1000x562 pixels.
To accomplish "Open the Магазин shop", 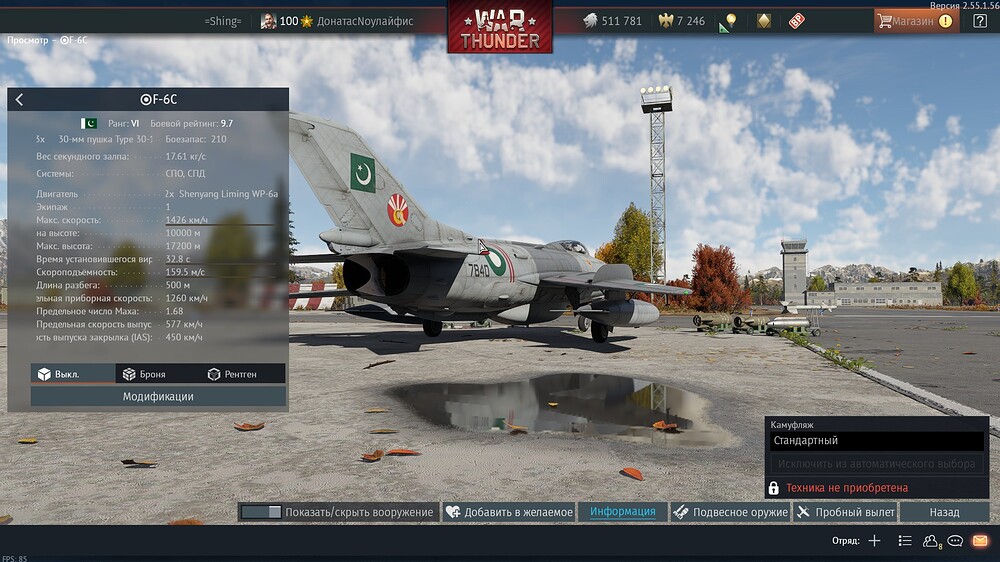I will (x=914, y=21).
